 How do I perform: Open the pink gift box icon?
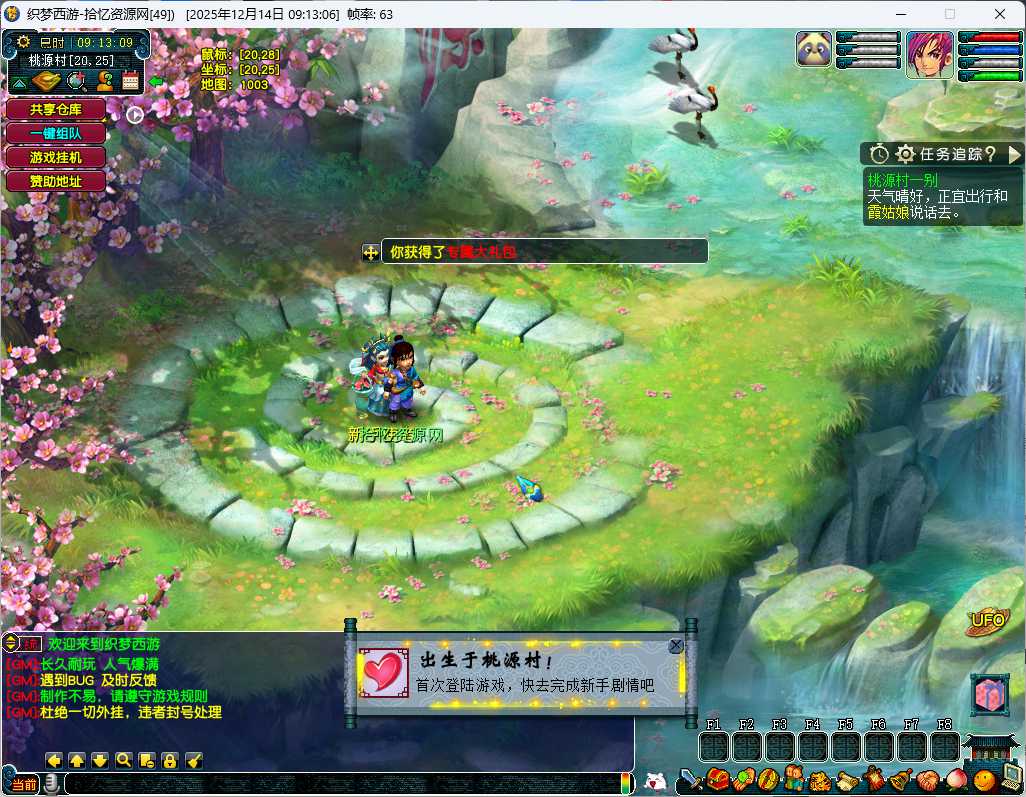(989, 694)
